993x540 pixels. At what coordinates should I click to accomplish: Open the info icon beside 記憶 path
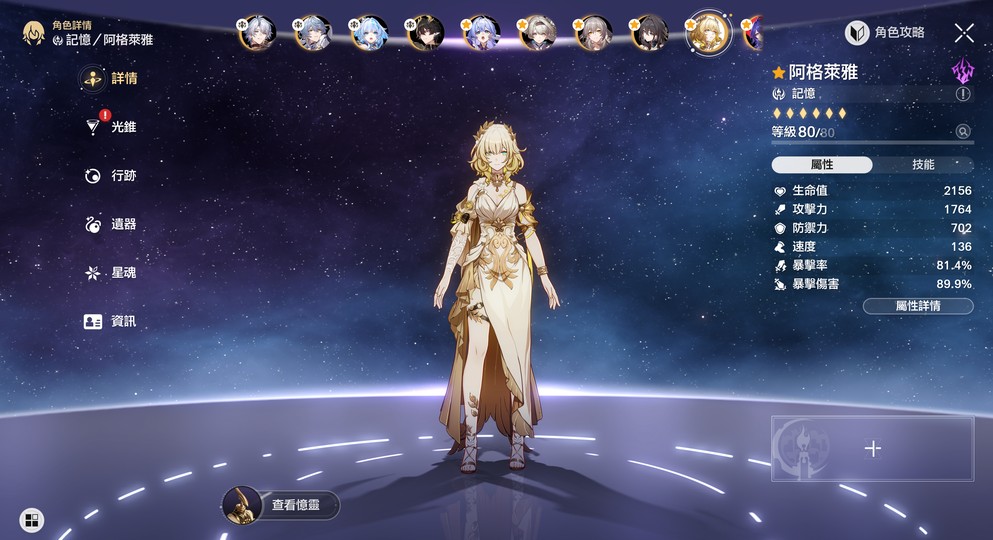pyautogui.click(x=963, y=94)
